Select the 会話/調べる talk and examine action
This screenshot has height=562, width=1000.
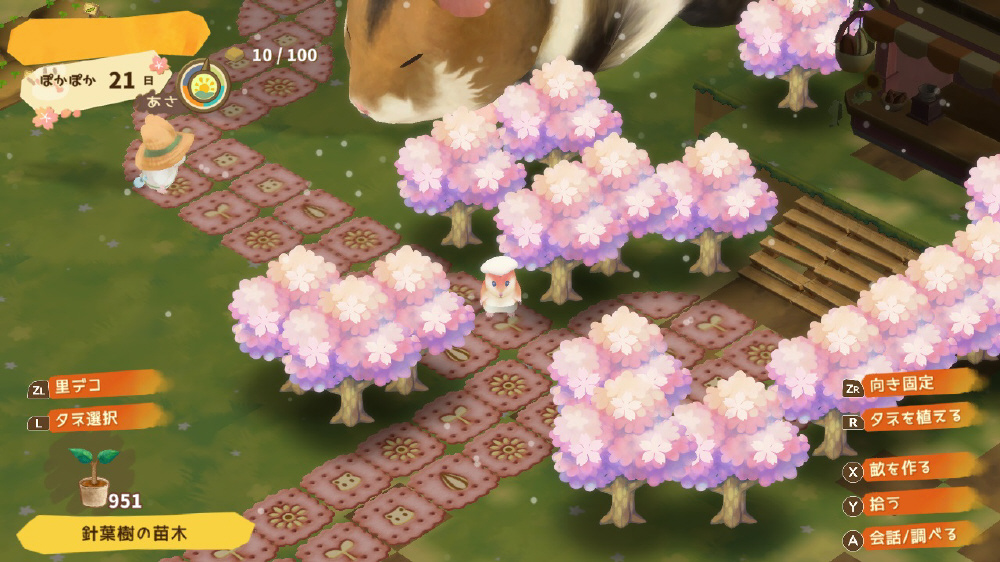[x=905, y=537]
